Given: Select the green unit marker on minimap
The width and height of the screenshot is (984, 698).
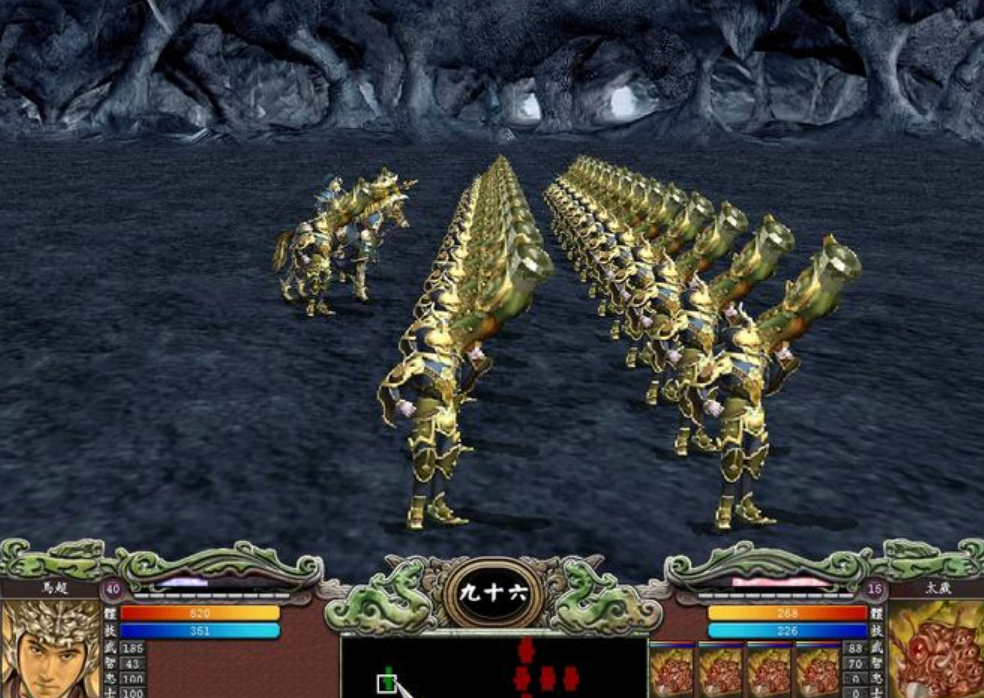Looking at the screenshot, I should (x=386, y=684).
